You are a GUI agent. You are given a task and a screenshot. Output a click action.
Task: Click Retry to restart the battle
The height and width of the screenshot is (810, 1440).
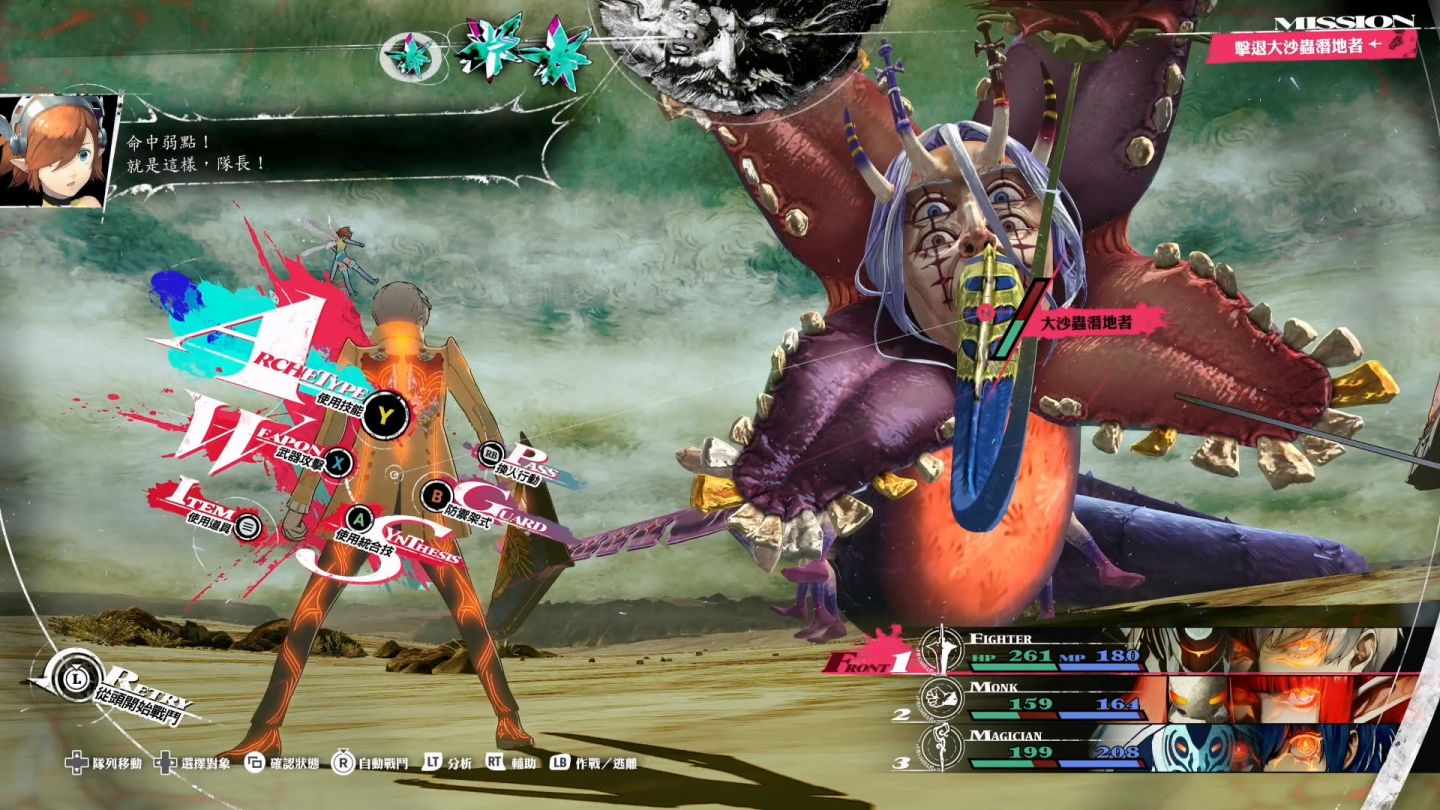pos(80,669)
